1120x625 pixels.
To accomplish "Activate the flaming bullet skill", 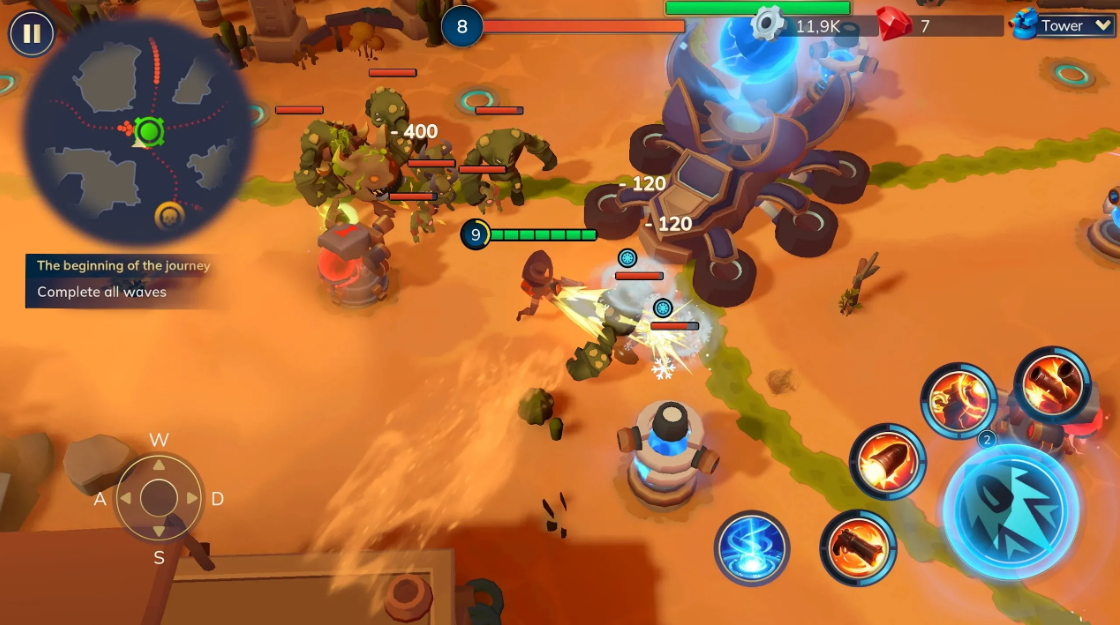I will (x=887, y=462).
